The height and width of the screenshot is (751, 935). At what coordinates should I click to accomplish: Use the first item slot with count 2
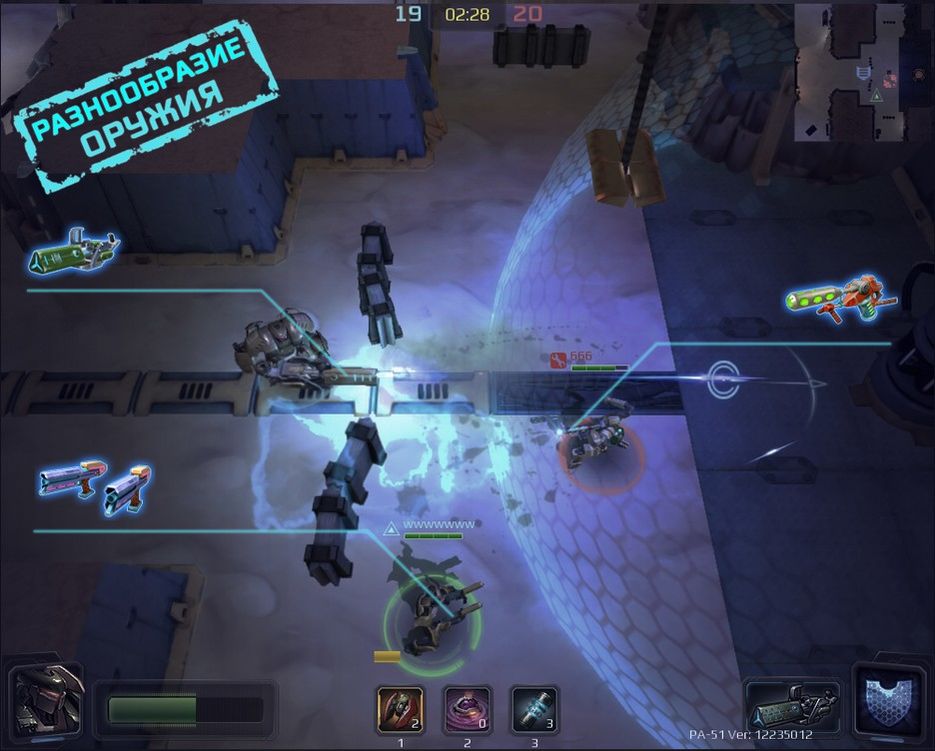point(400,709)
